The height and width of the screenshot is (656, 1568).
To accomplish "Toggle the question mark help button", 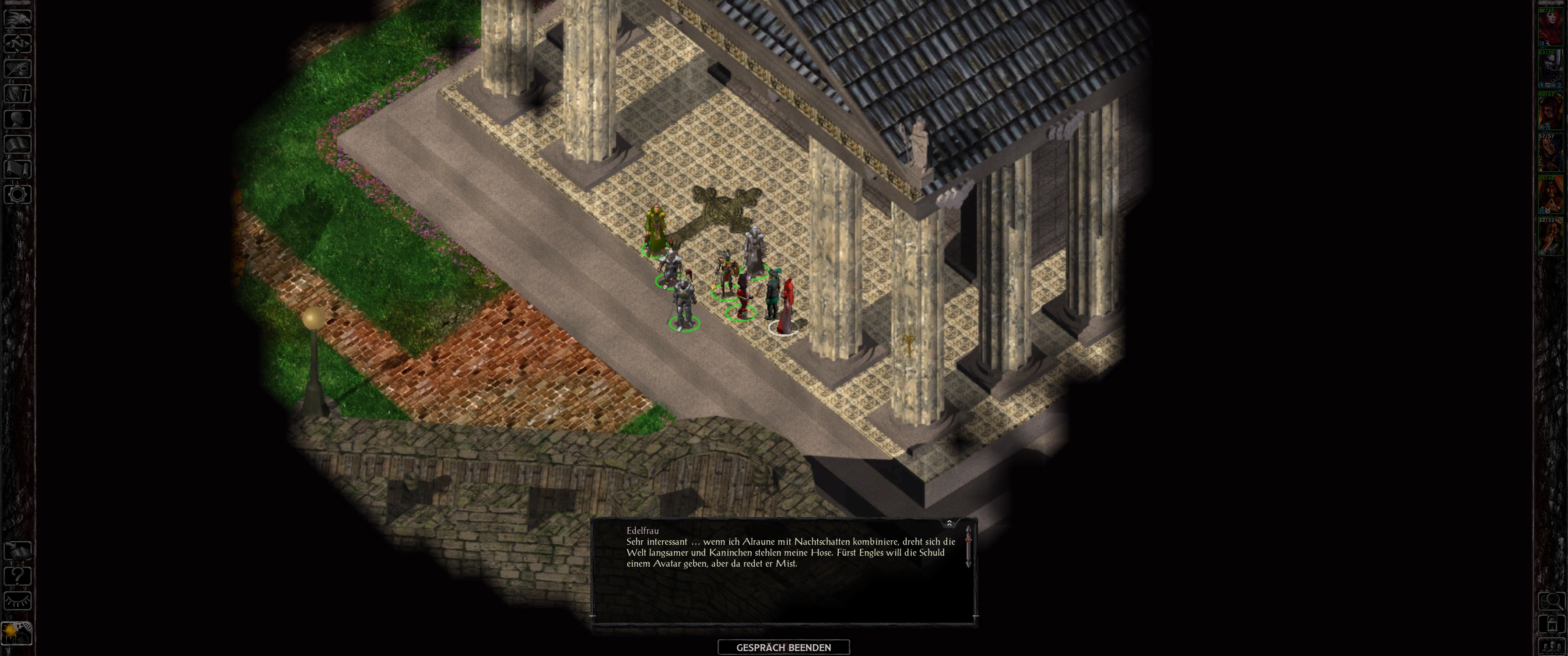I will click(18, 576).
